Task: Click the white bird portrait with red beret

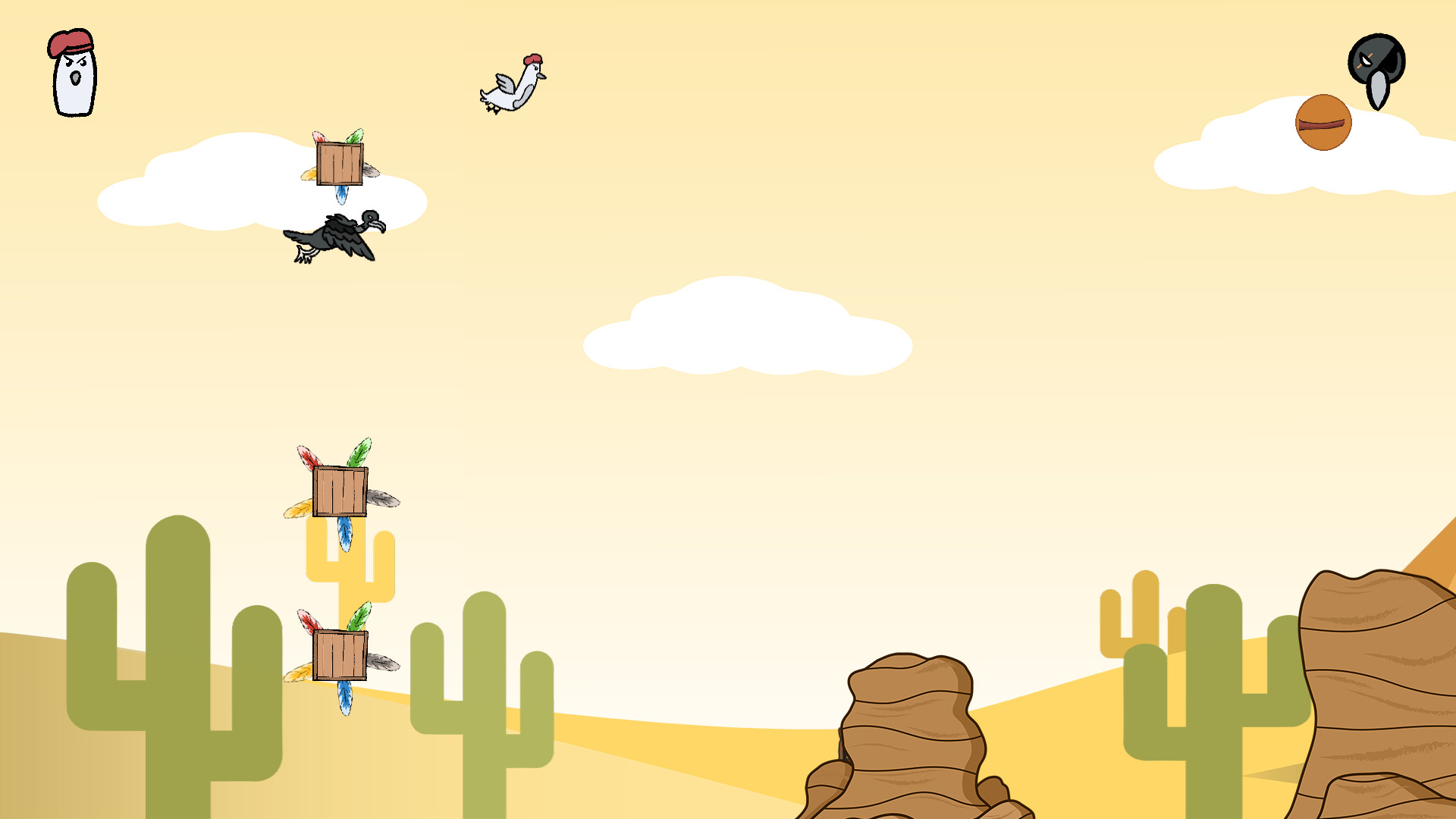Action: pyautogui.click(x=74, y=74)
